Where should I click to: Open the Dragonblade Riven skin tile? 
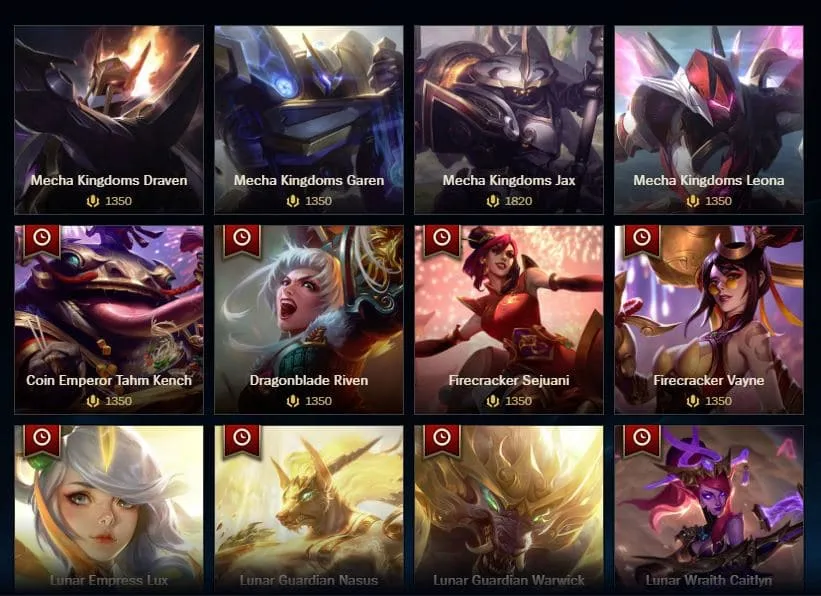309,320
